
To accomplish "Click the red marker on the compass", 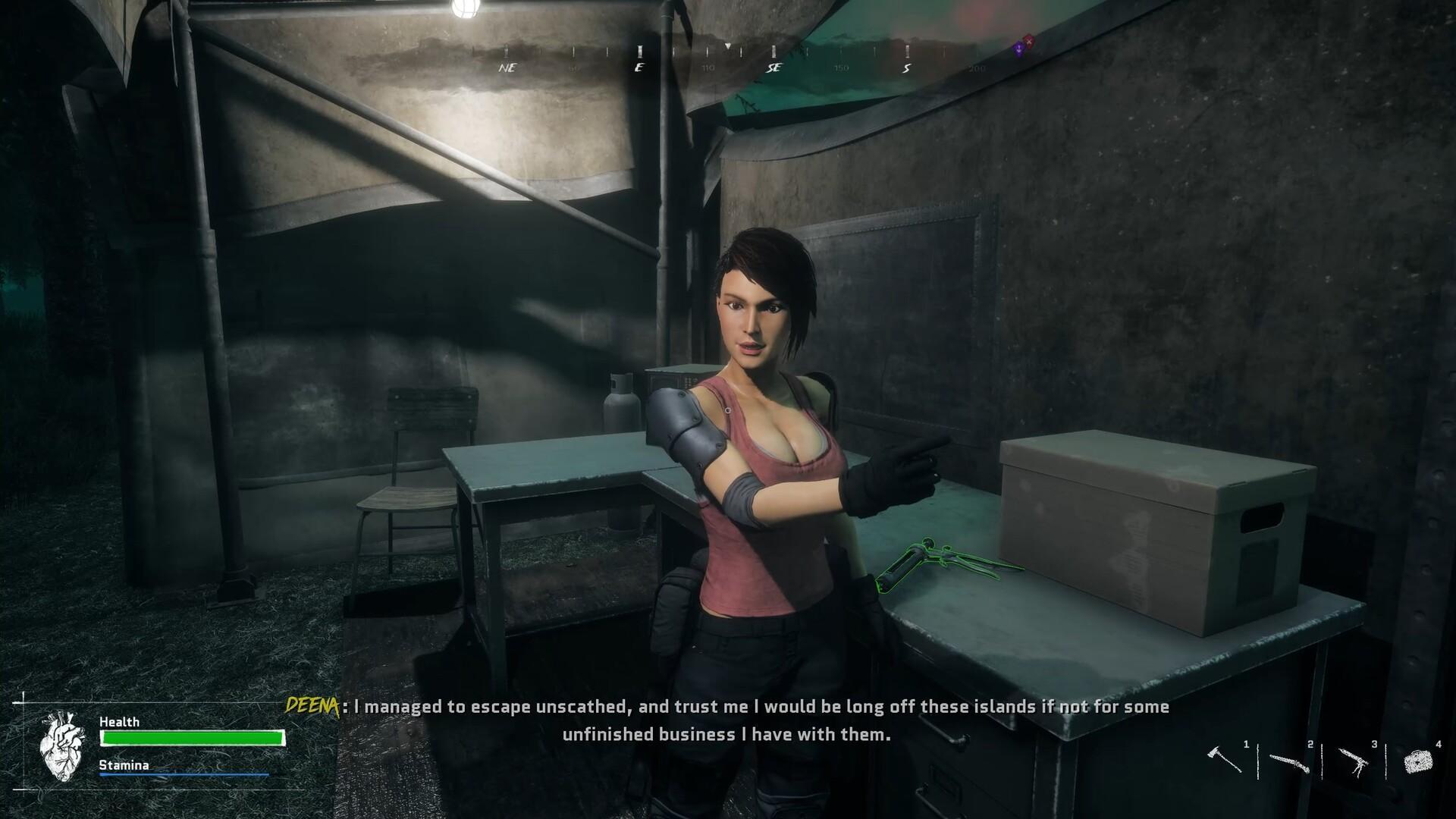I will (x=1028, y=40).
